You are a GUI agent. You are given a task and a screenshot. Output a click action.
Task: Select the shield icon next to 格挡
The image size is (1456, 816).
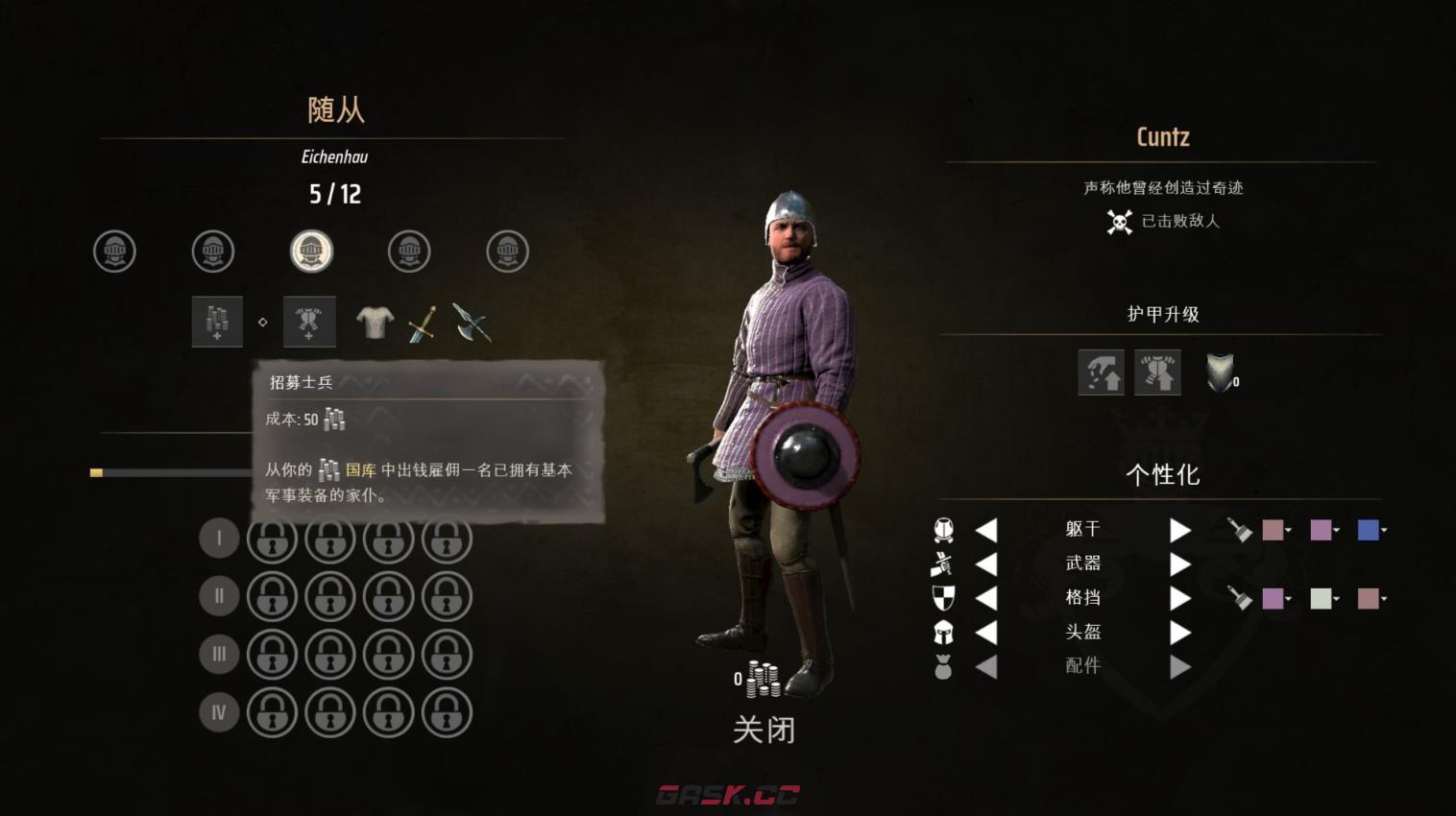coord(943,597)
